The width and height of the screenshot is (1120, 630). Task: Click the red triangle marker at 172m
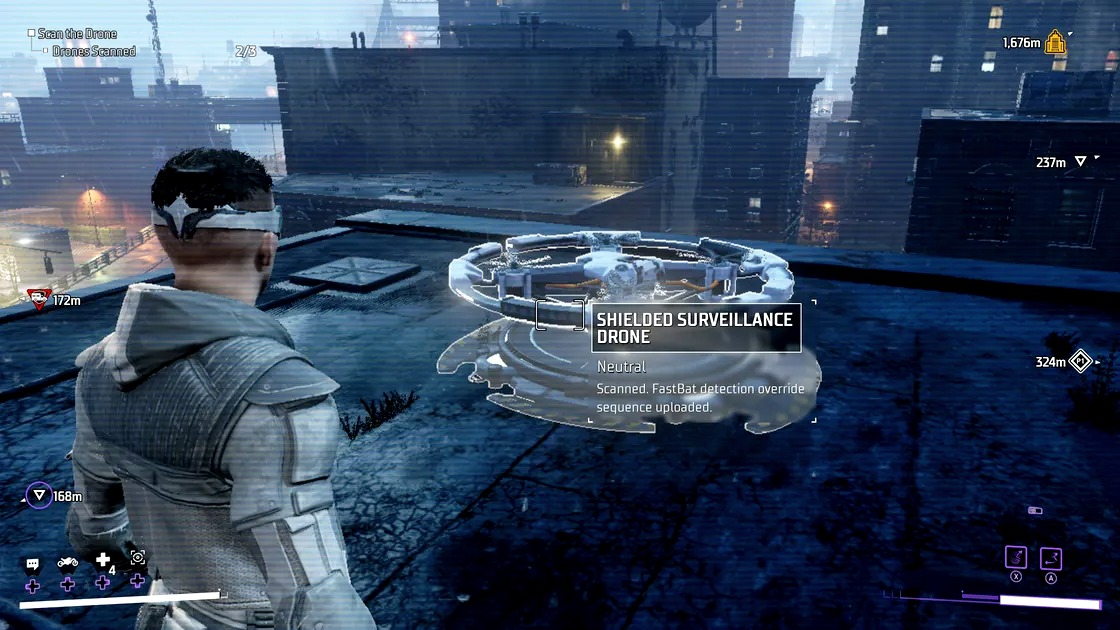tap(38, 296)
